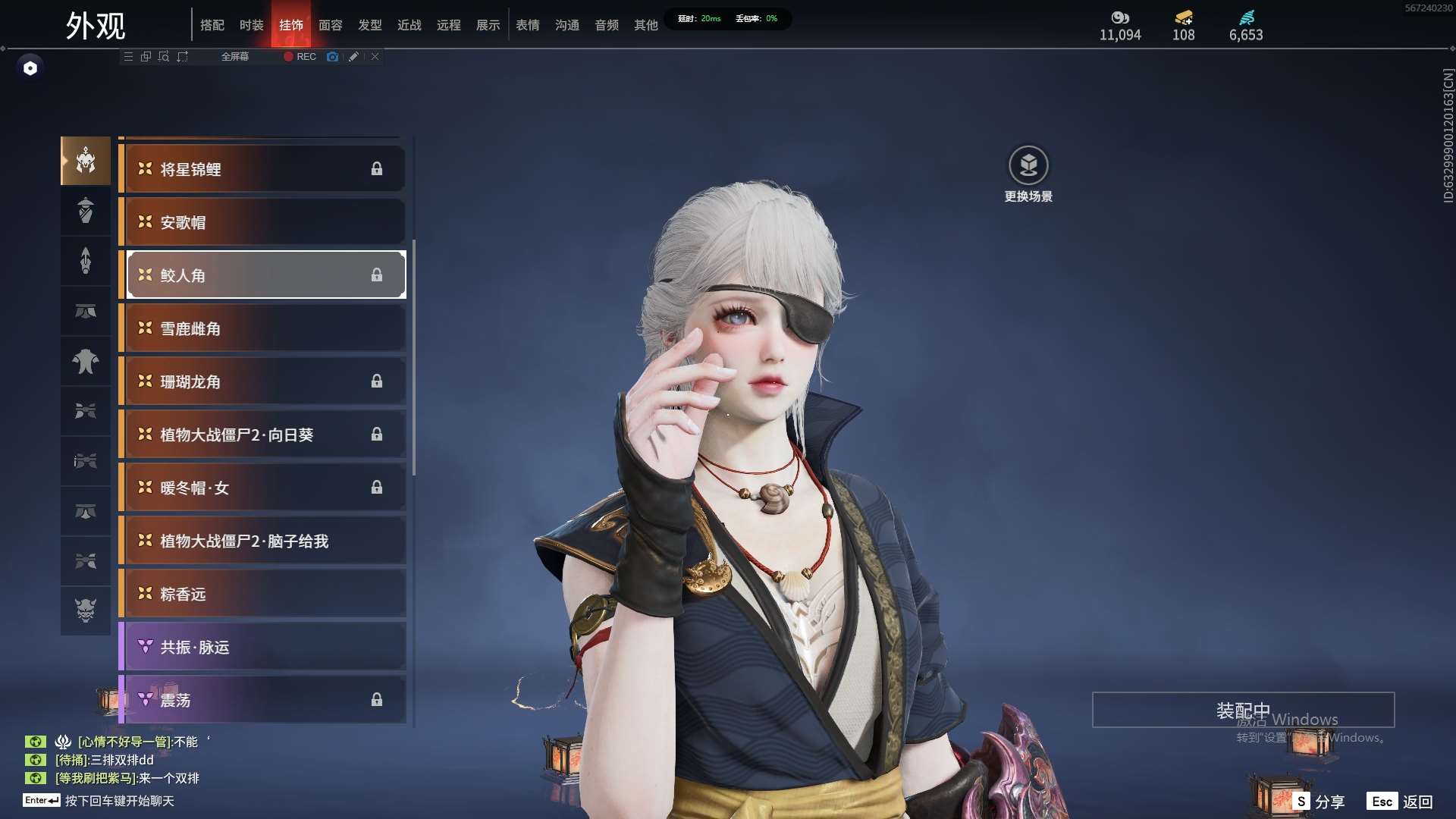Start the REC screen recording

pyautogui.click(x=300, y=57)
